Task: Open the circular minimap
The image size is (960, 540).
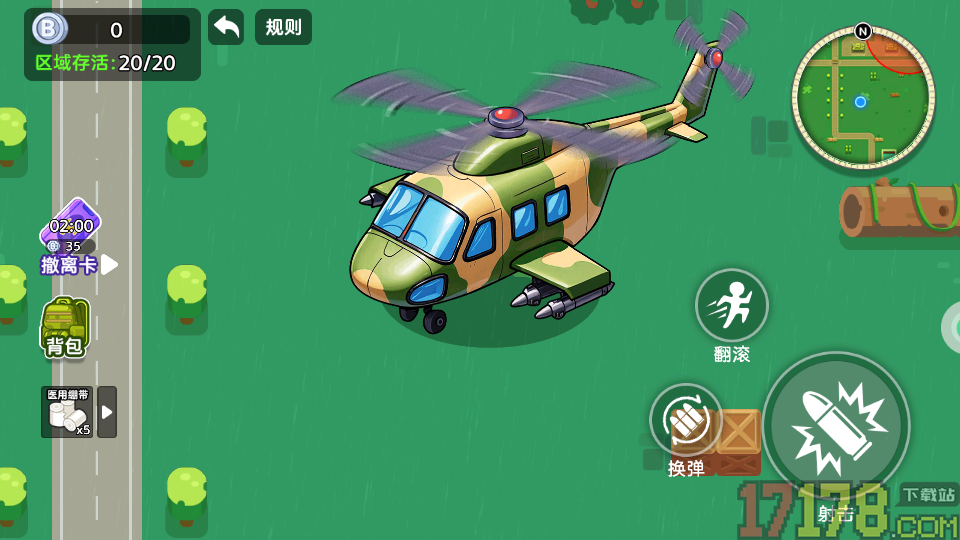Action: click(862, 97)
